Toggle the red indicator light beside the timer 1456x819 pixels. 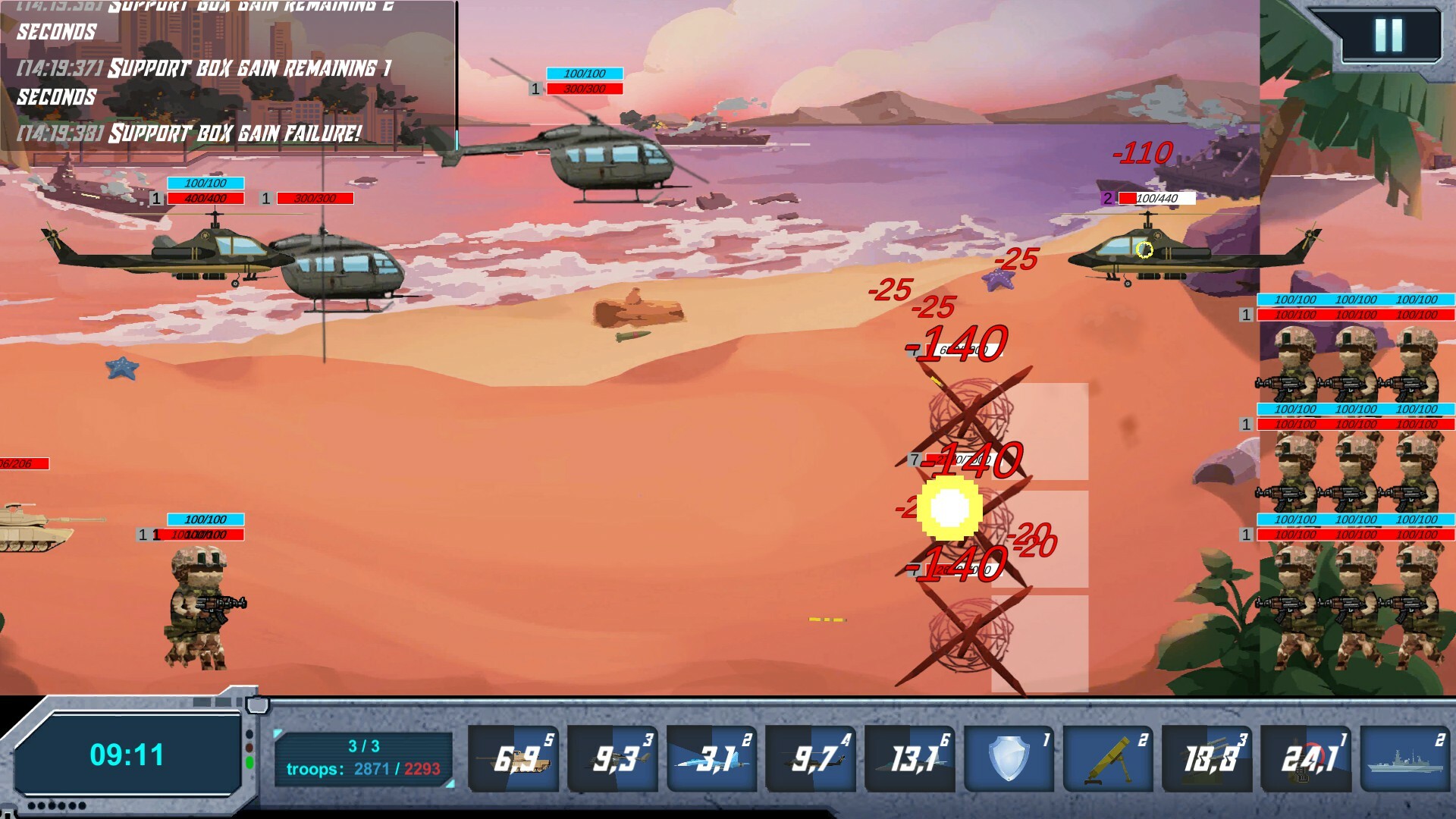[249, 746]
